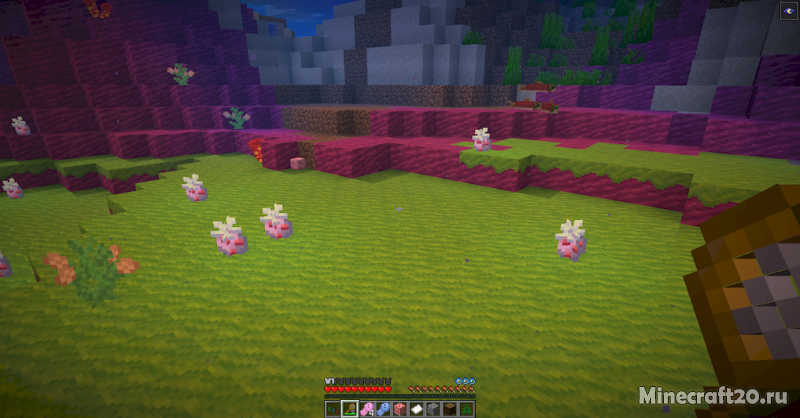Select the white paper item slot
The height and width of the screenshot is (418, 800).
416,409
